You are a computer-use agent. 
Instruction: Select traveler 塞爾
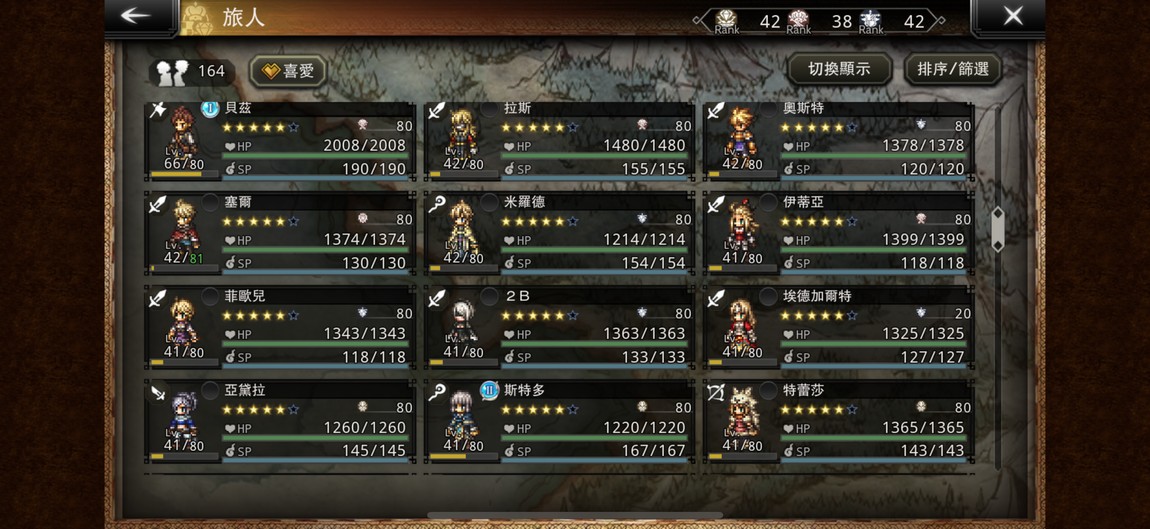point(279,235)
